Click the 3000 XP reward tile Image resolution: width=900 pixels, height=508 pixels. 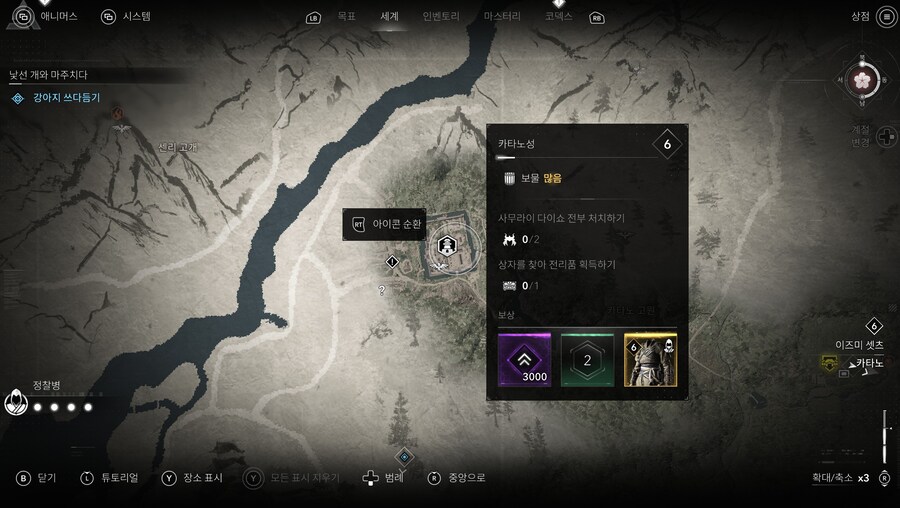pyautogui.click(x=524, y=360)
